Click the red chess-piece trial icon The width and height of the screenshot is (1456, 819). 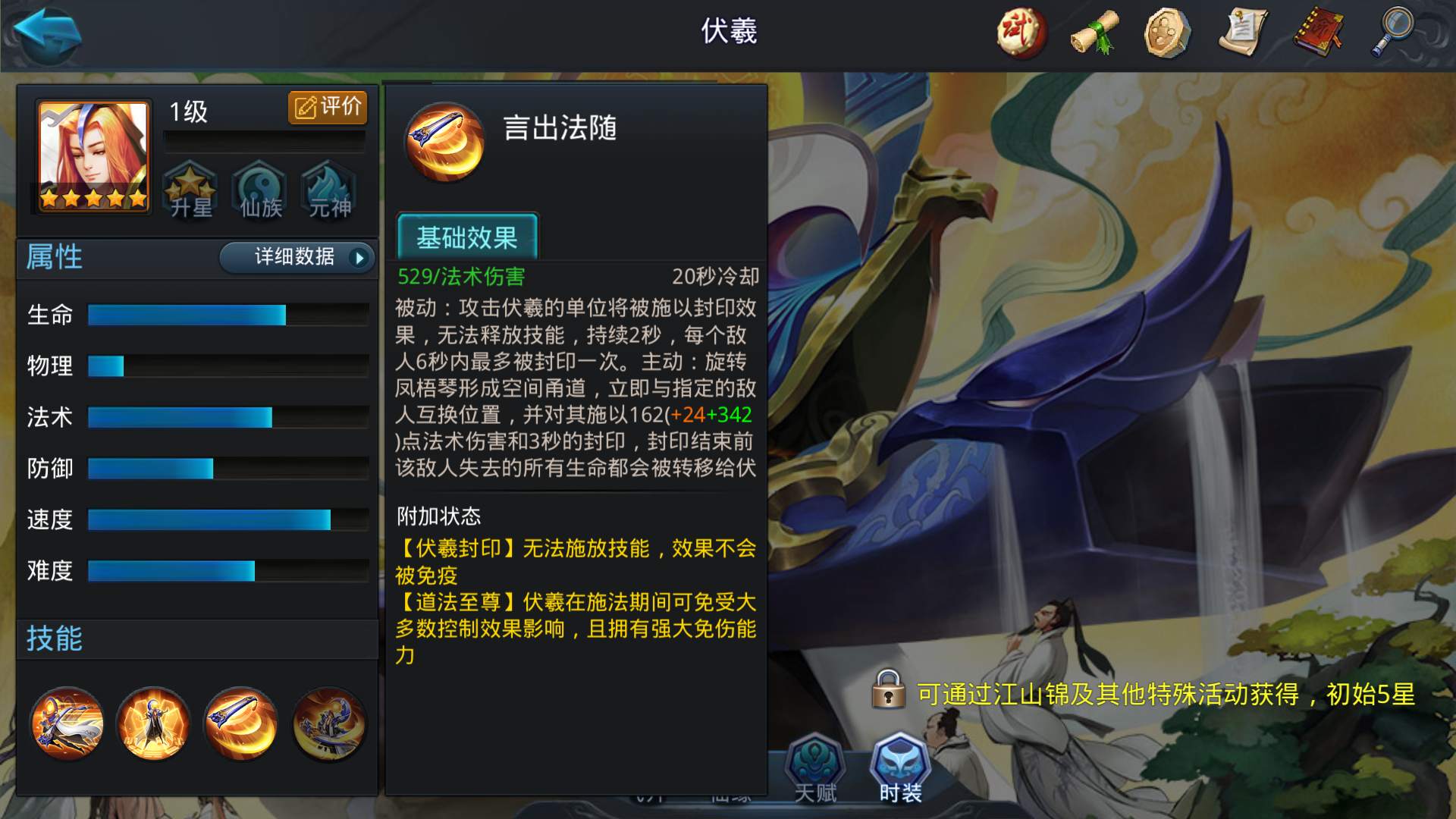point(1020,32)
